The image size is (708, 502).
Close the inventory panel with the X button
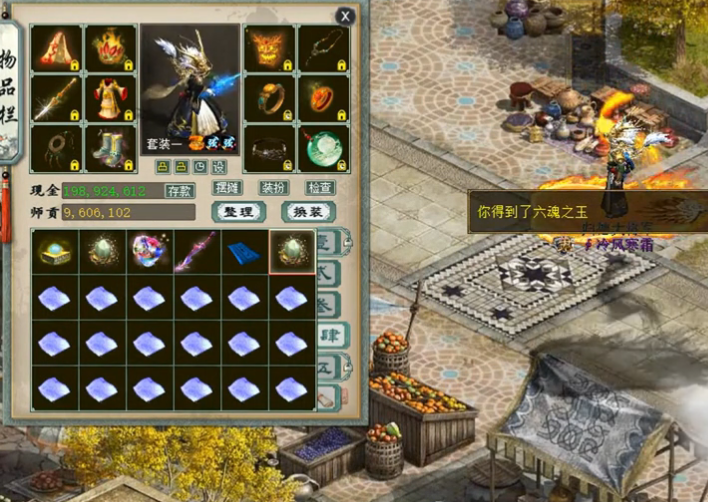tap(345, 16)
